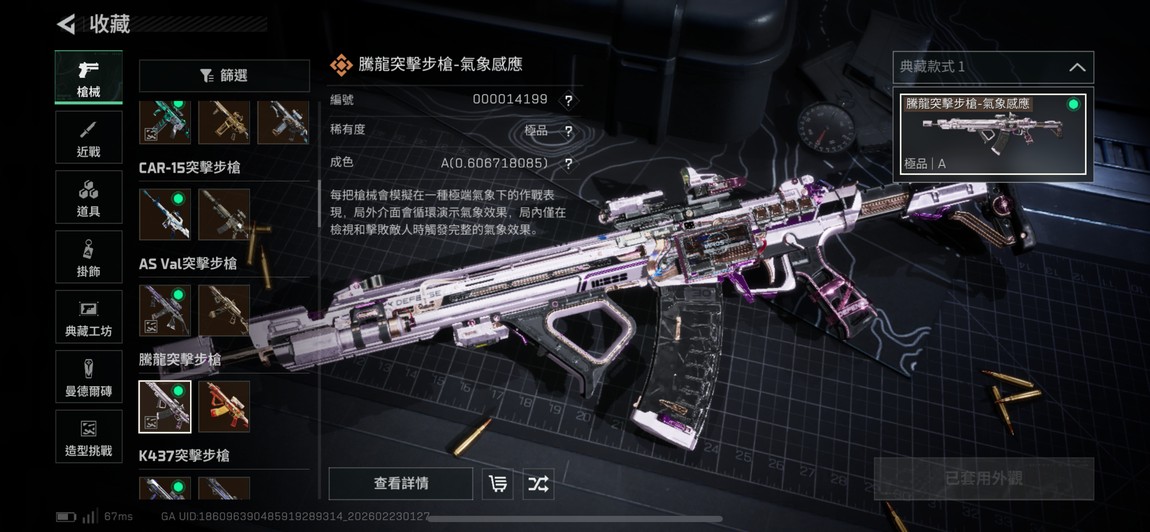The width and height of the screenshot is (1150, 532).
Task: Show the 掛飾 charms category
Action: tap(89, 258)
